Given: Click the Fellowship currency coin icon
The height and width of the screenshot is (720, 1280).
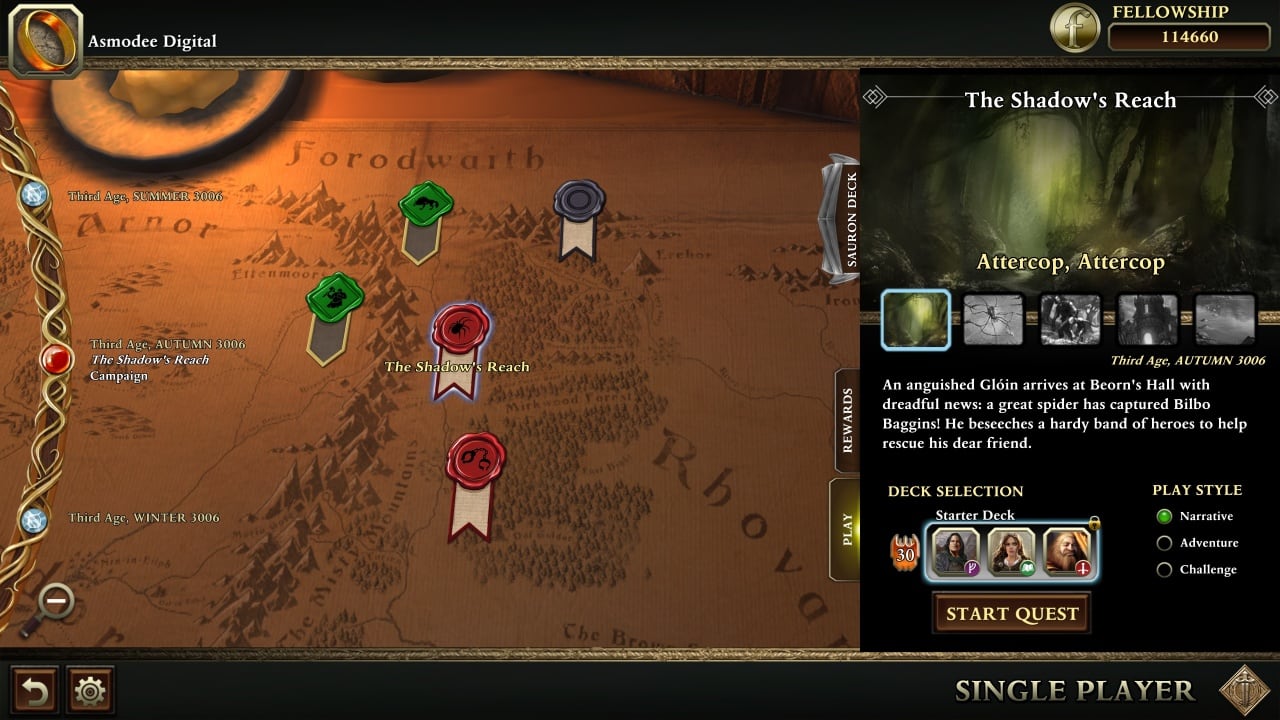Looking at the screenshot, I should (x=1074, y=29).
